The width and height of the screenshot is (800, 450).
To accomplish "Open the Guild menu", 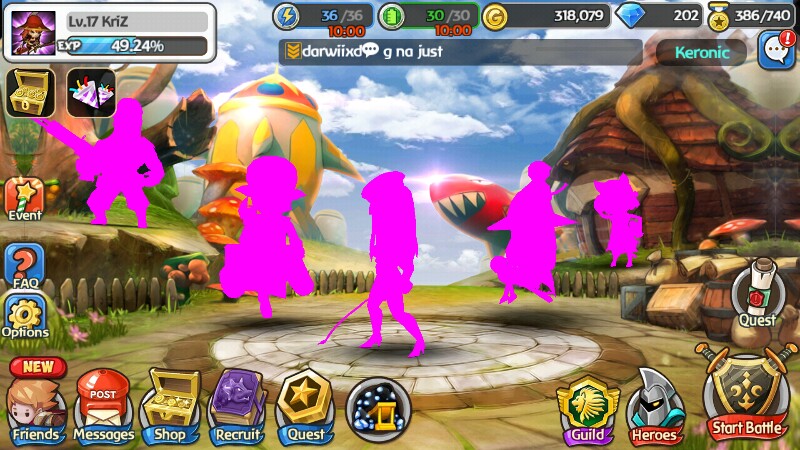I will click(x=587, y=410).
